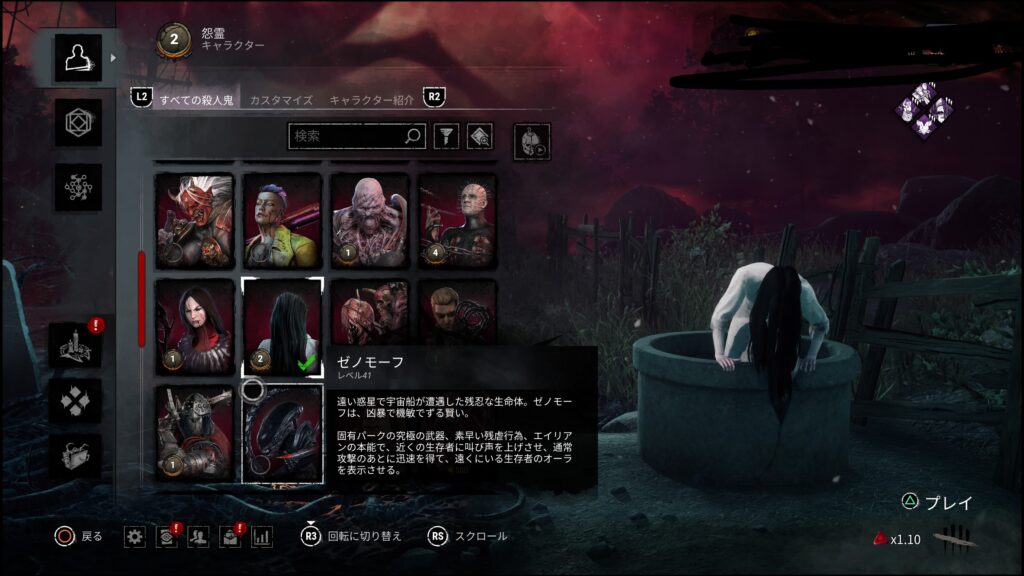Viewport: 1024px width, 576px height.
Task: Choose the armored Knight killer portrait
Action: tap(194, 433)
